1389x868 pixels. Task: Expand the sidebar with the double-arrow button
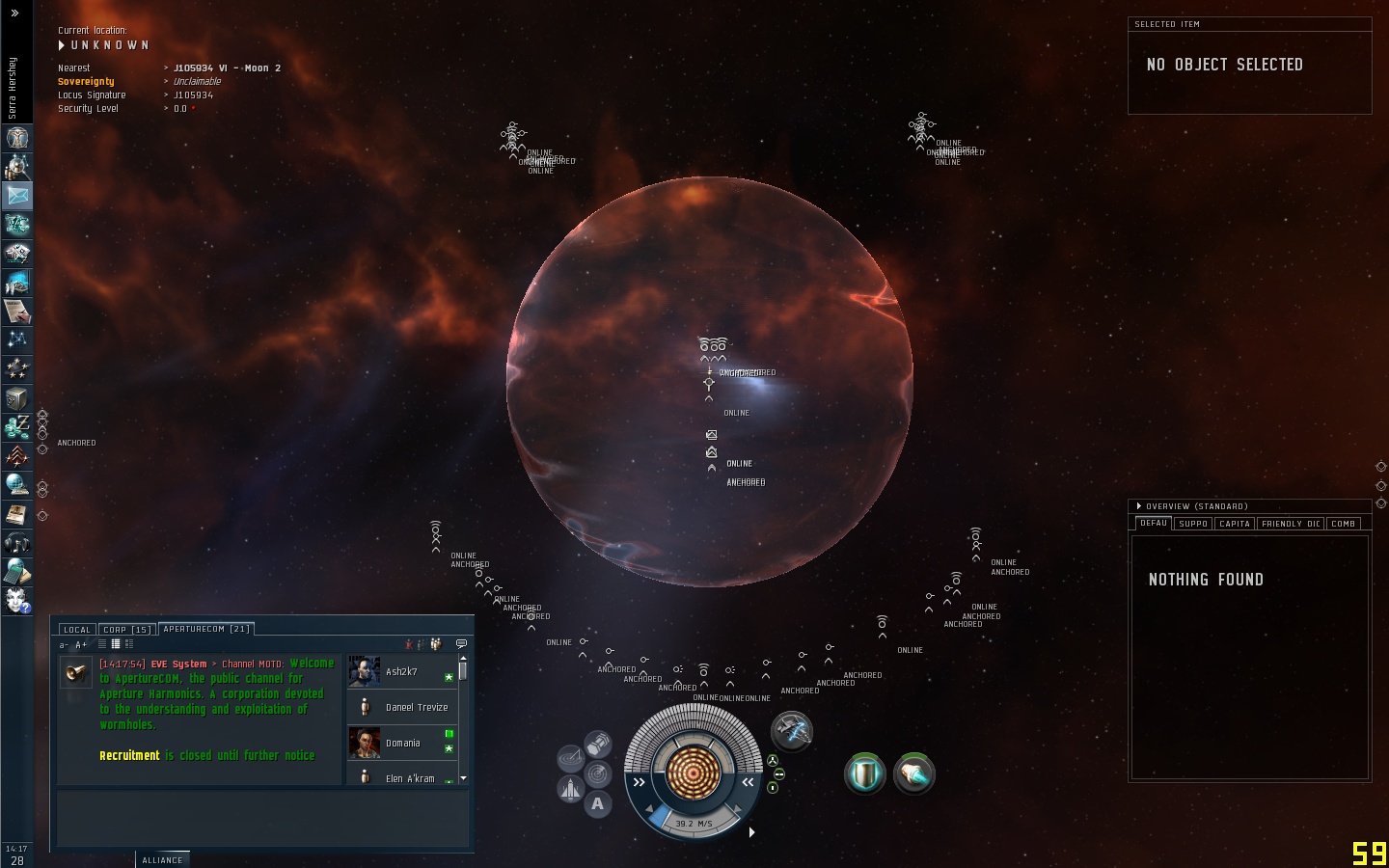point(14,13)
